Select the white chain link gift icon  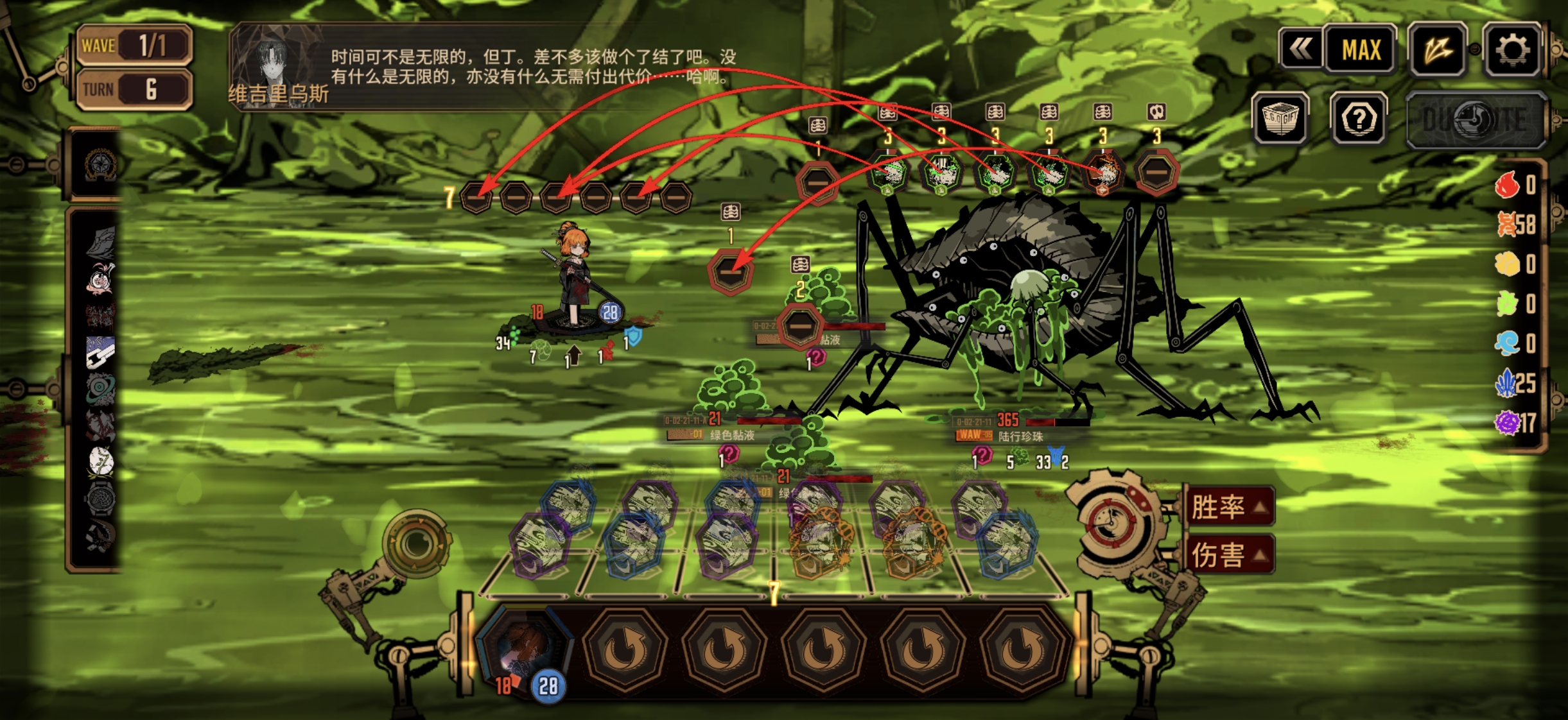tap(101, 352)
